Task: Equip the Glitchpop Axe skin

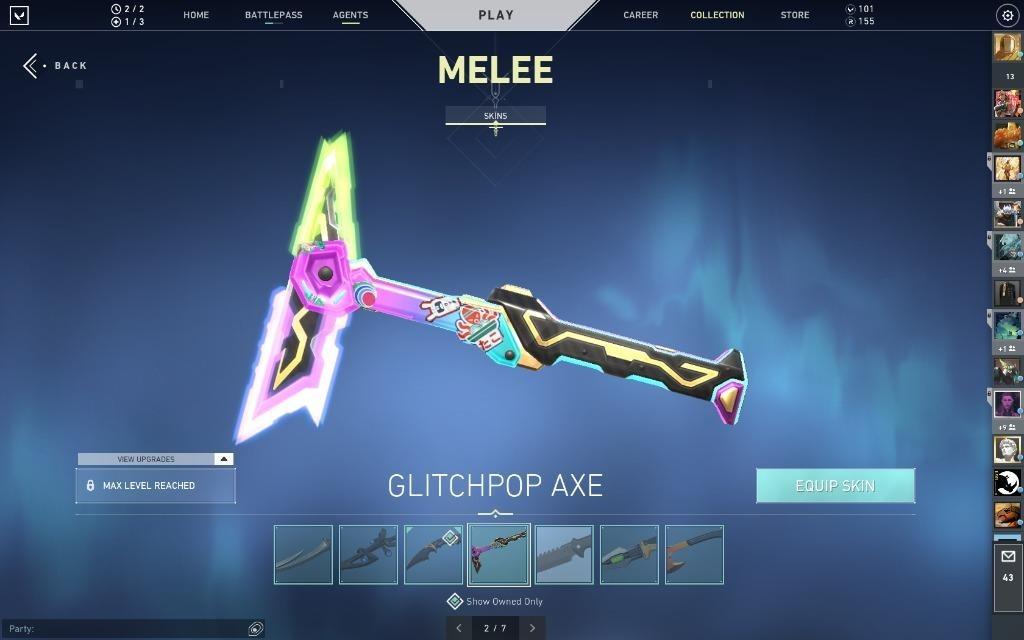Action: pos(835,486)
